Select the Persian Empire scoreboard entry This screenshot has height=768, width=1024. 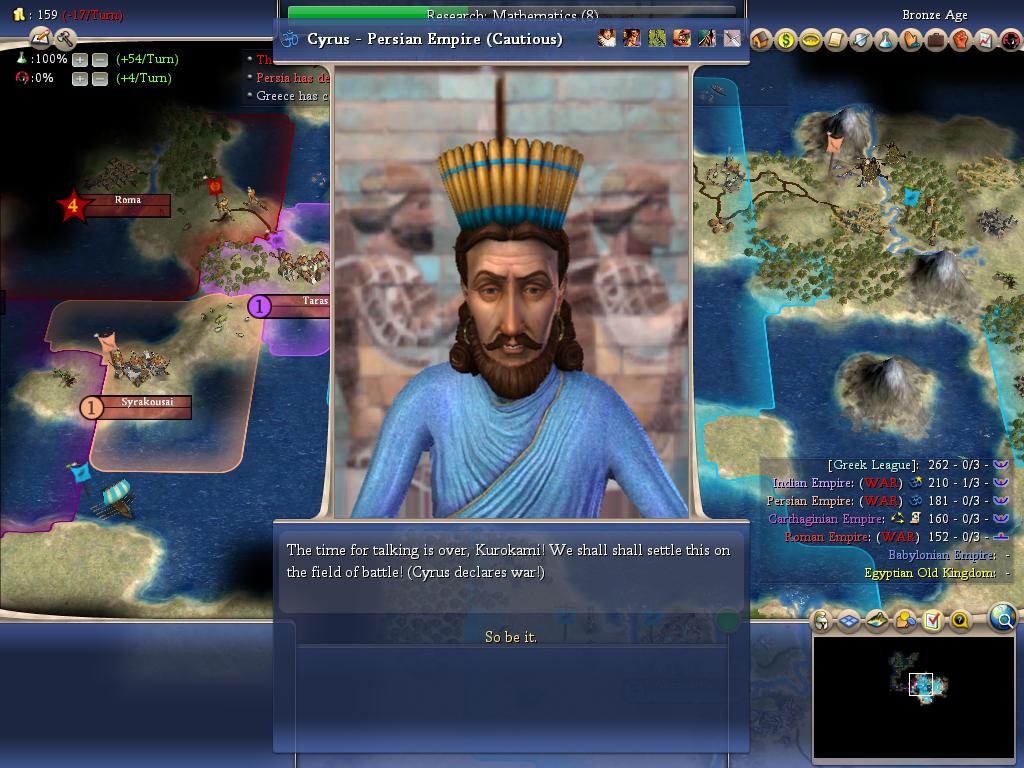(810, 501)
